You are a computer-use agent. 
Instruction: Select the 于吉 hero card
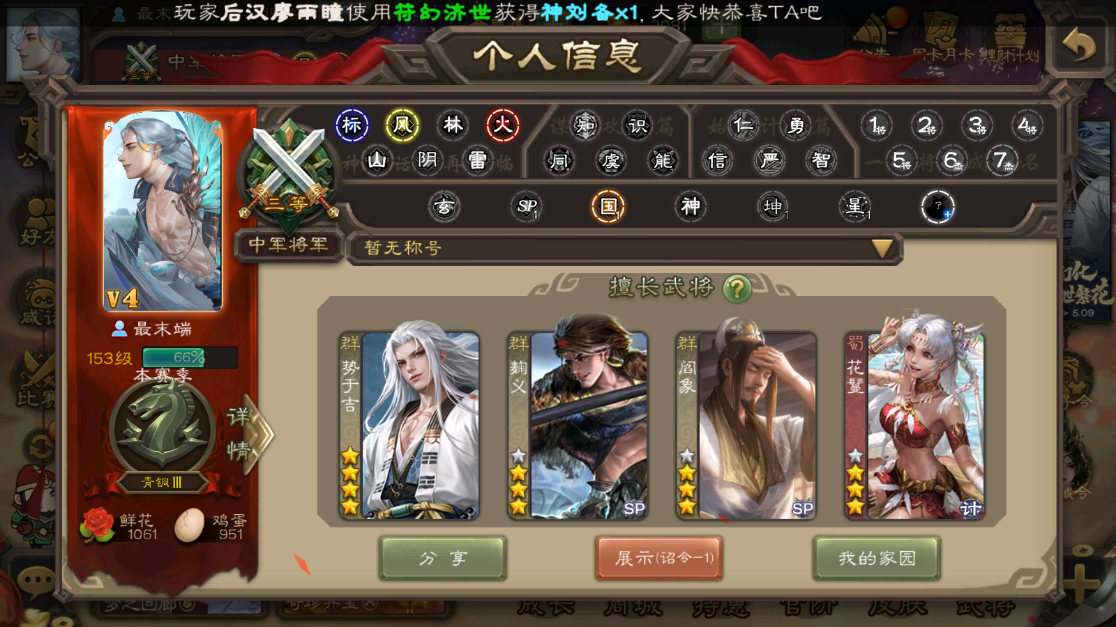(409, 426)
